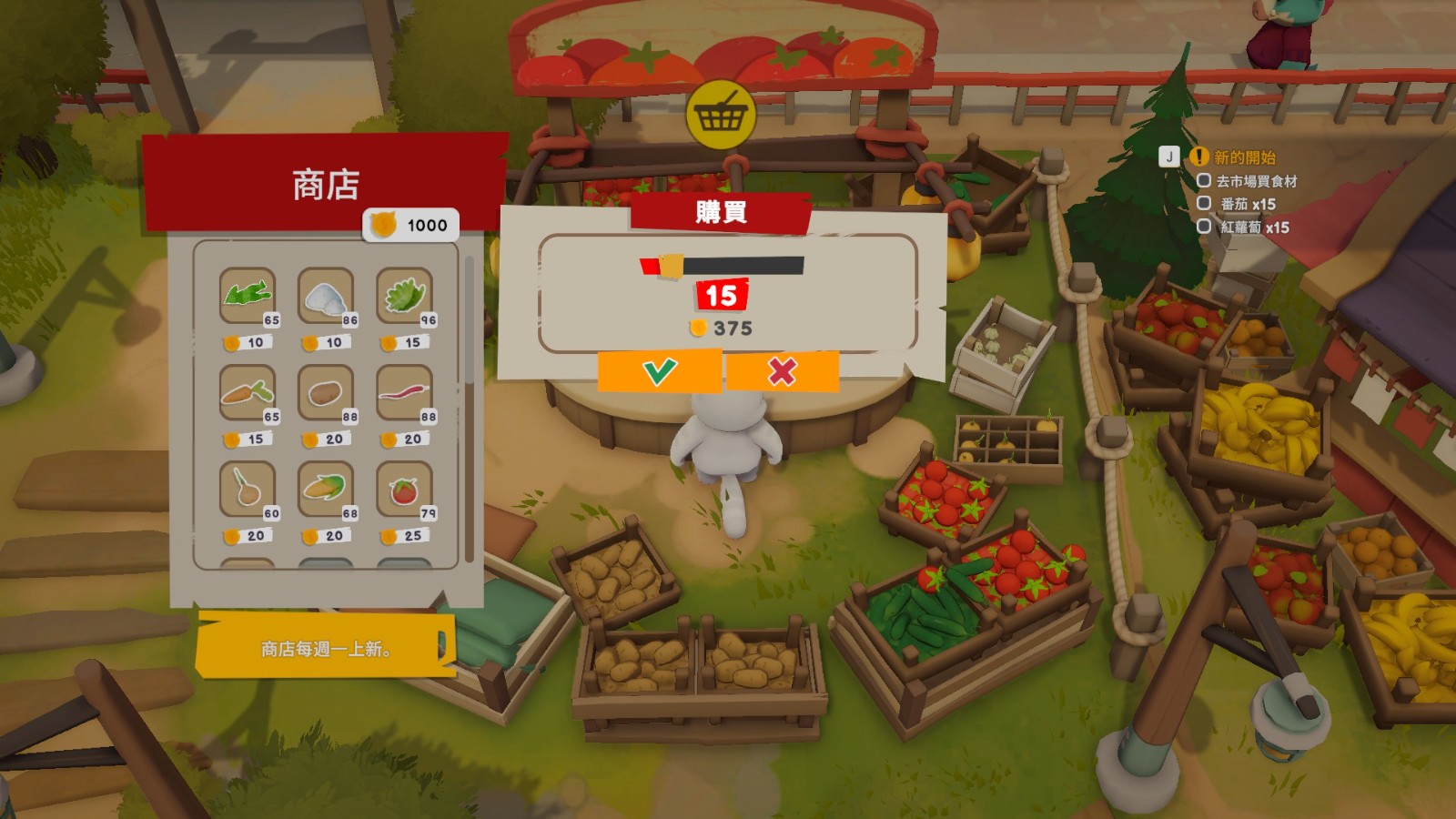Click the shop list scrollbar
This screenshot has height=819, width=1456.
click(x=470, y=409)
